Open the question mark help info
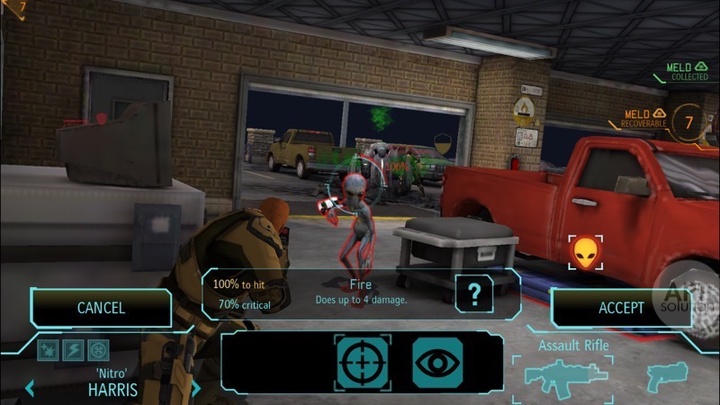The width and height of the screenshot is (720, 405). coord(473,294)
